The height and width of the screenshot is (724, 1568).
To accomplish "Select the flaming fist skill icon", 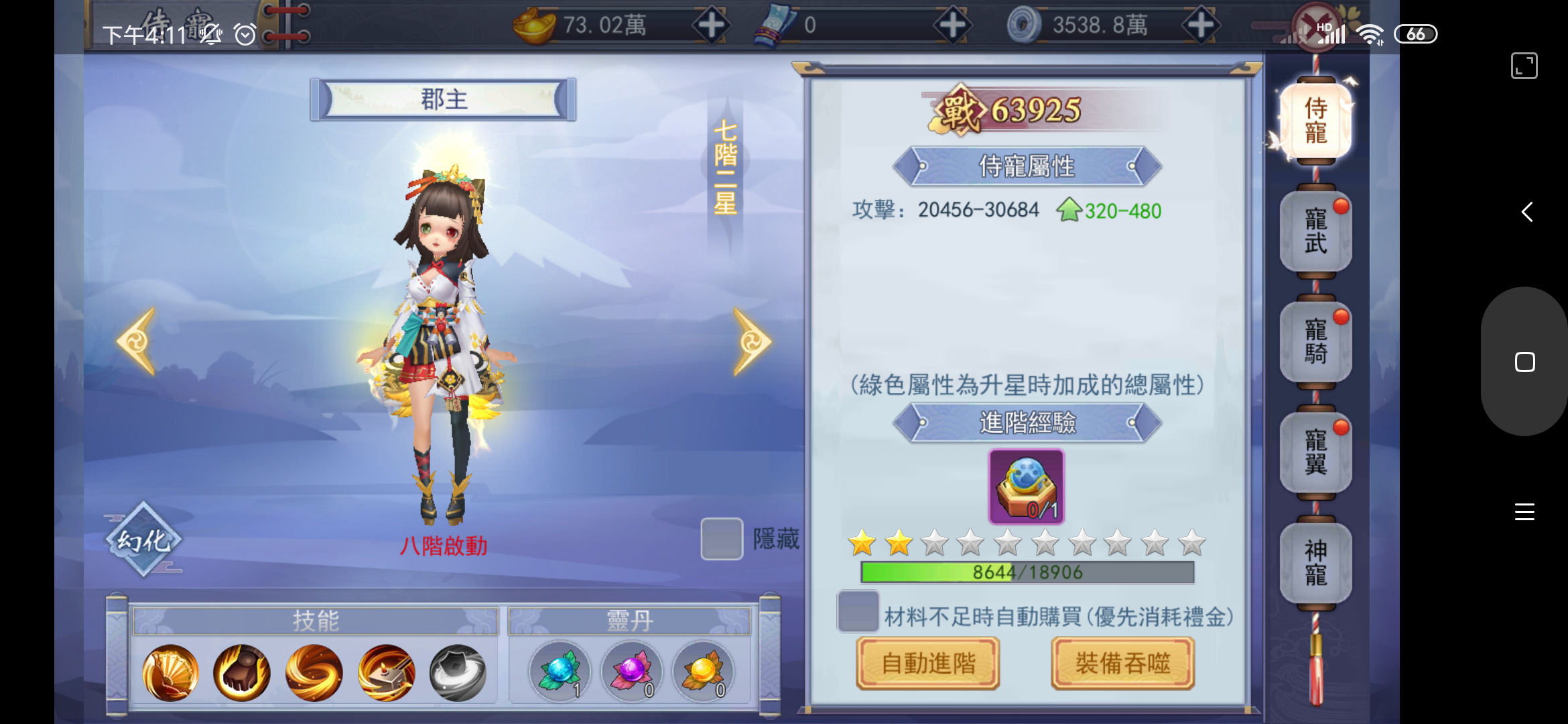I will click(241, 672).
